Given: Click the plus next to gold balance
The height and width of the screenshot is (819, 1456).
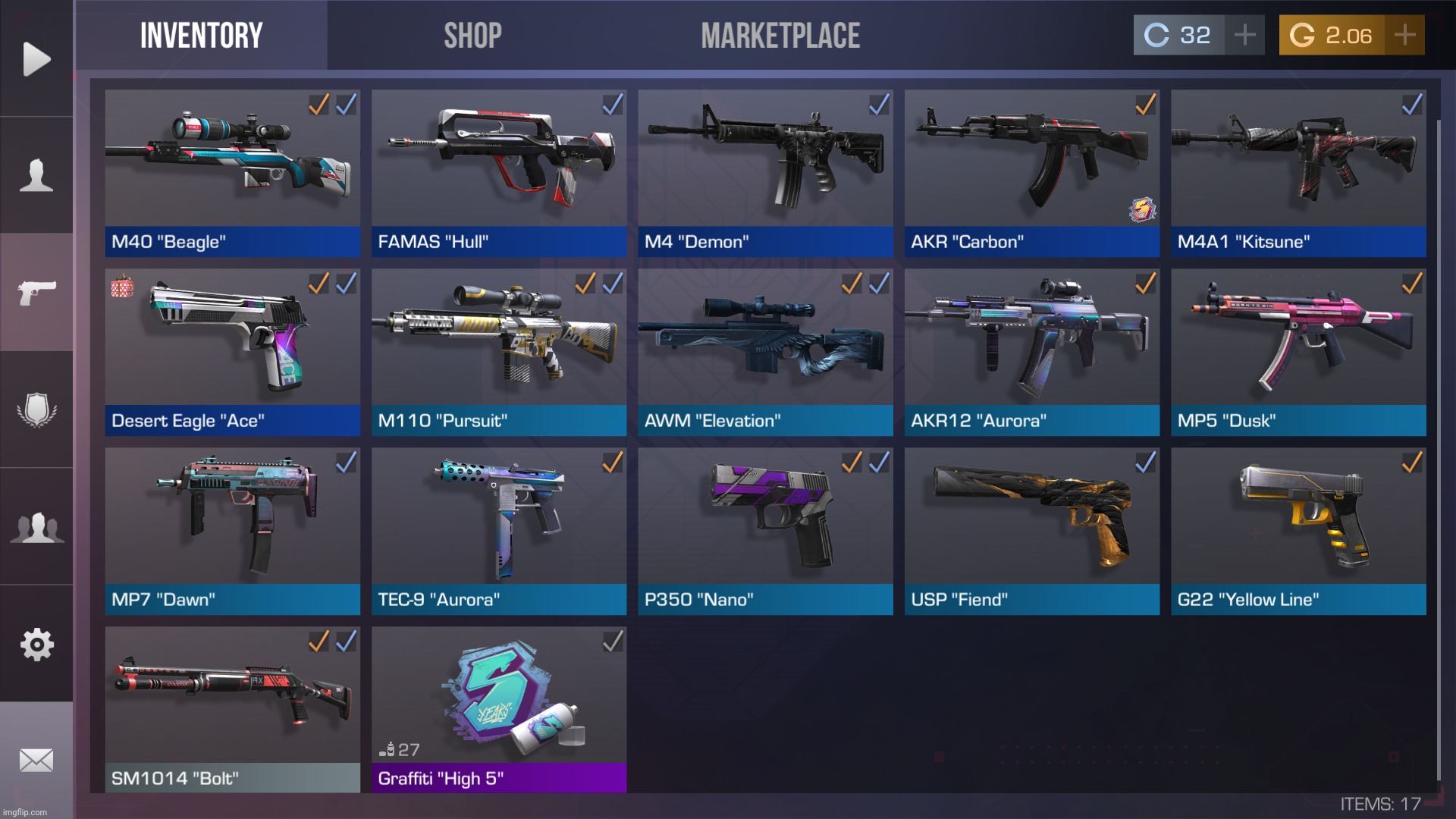Looking at the screenshot, I should tap(1404, 33).
